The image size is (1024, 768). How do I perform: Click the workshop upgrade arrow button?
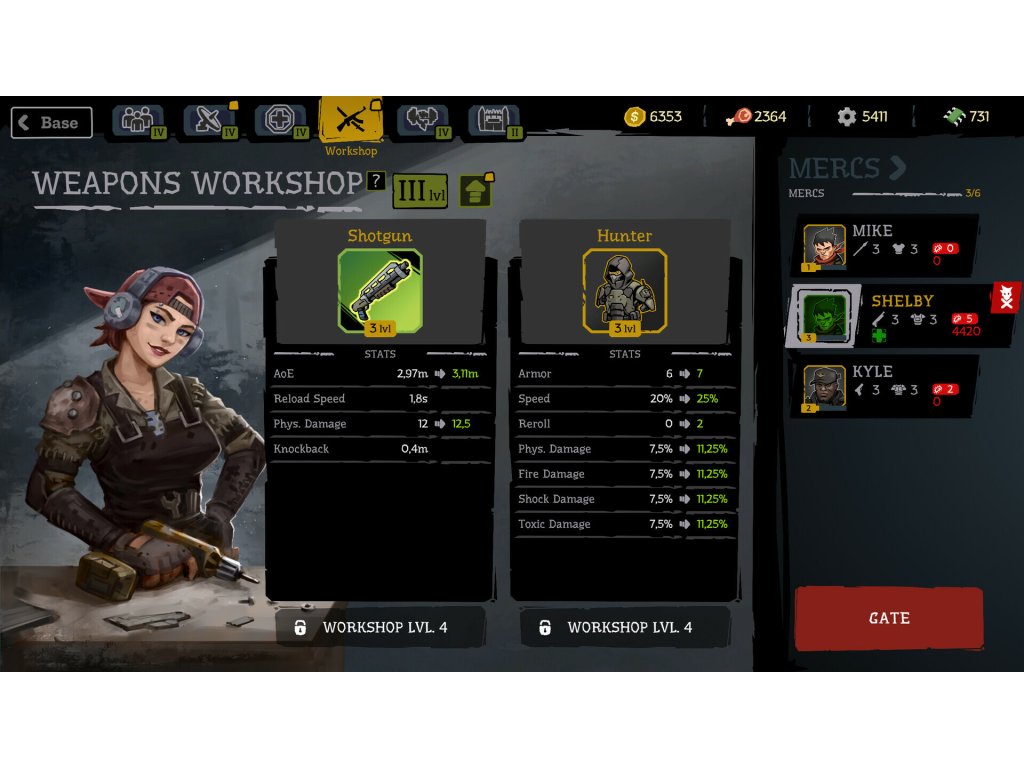click(476, 190)
